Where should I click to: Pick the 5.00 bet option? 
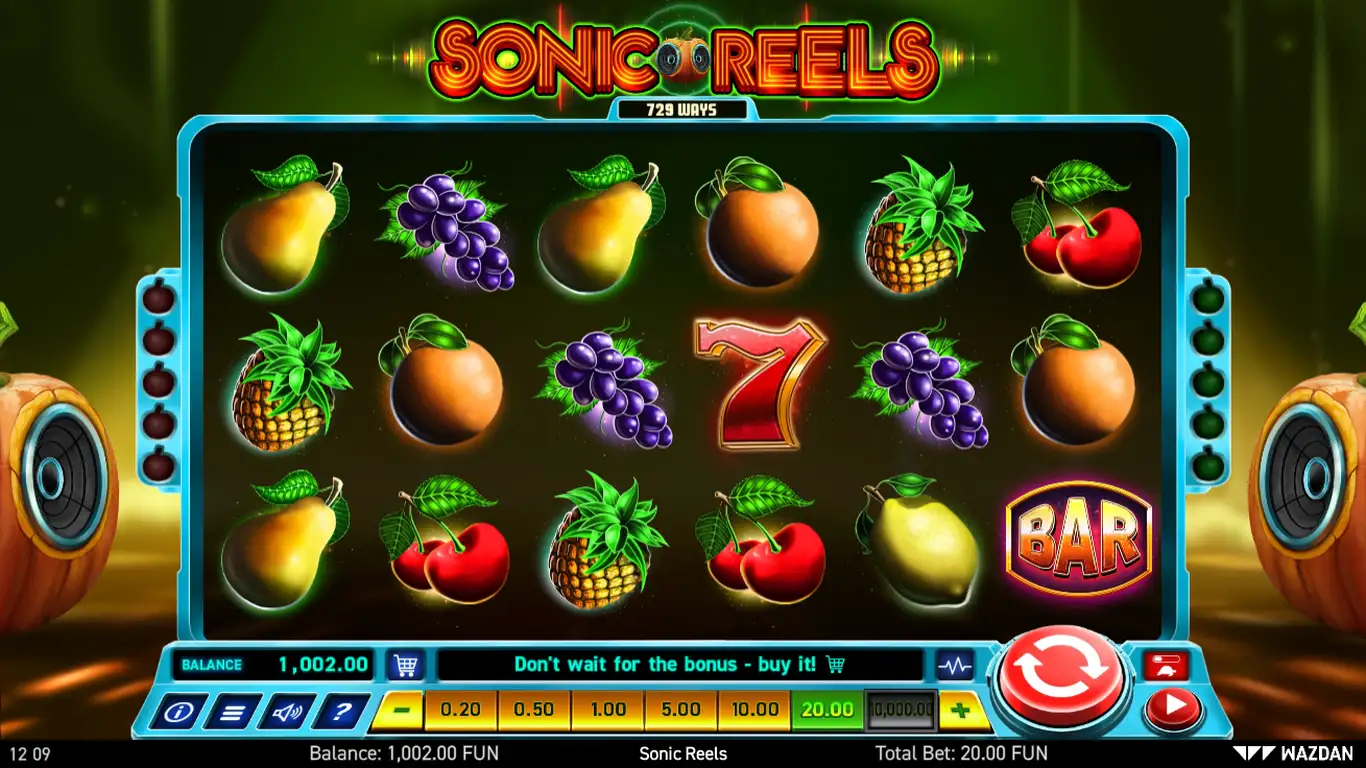click(681, 710)
